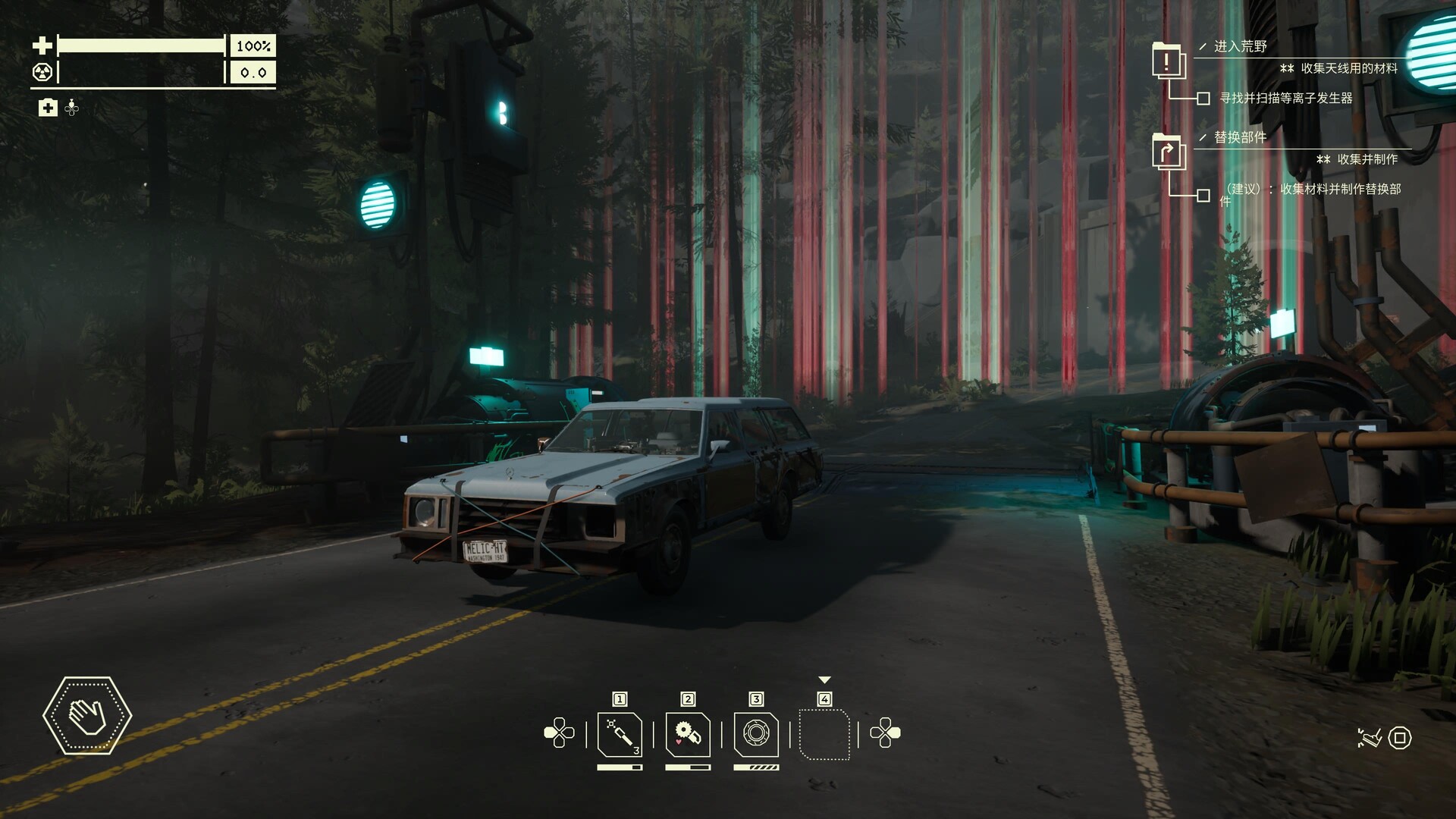Screen dimensions: 1456x819
Task: Select the 进入荒野 quest title
Action: [x=1240, y=46]
